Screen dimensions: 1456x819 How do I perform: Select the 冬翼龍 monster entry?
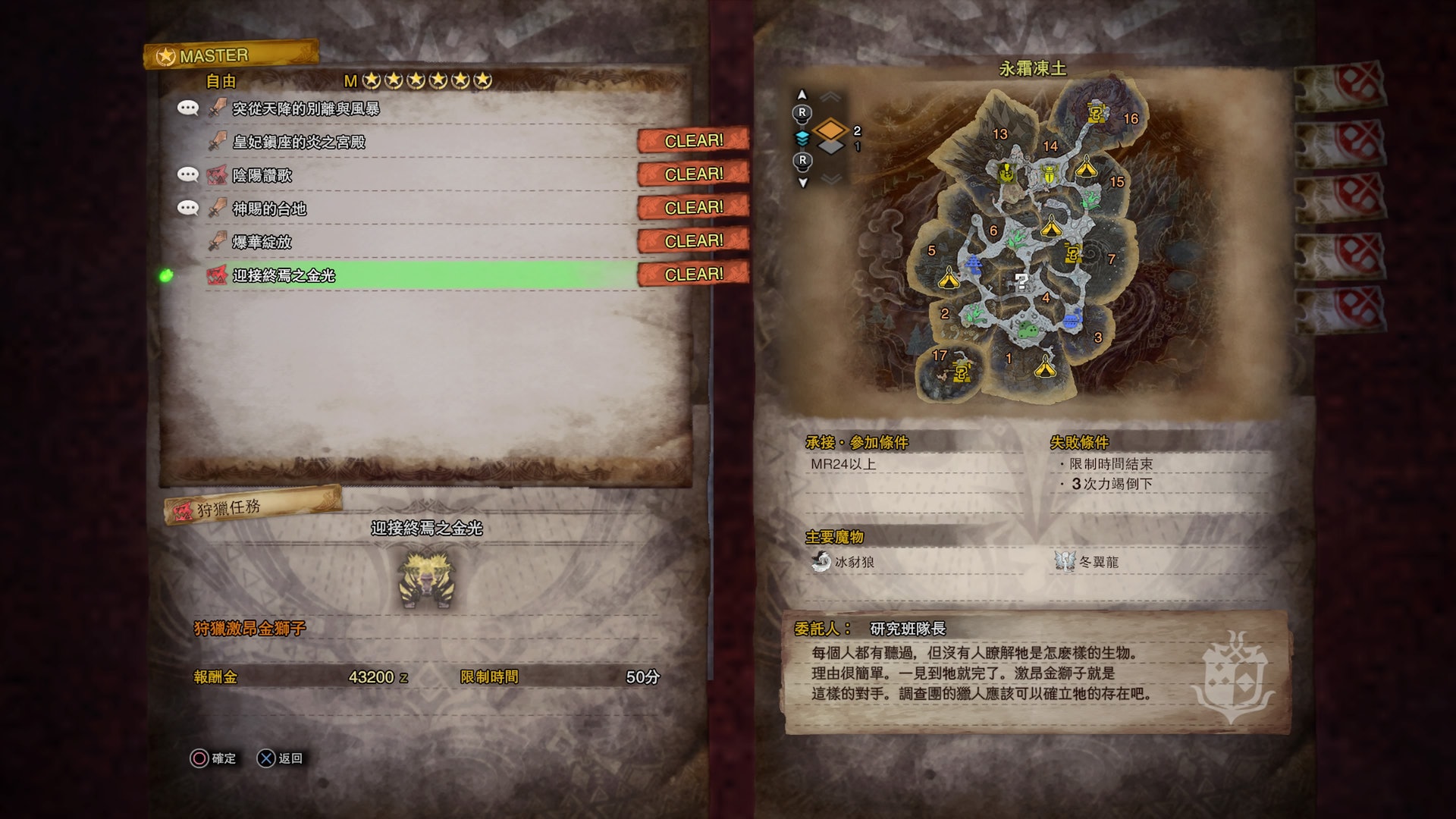tap(1087, 562)
